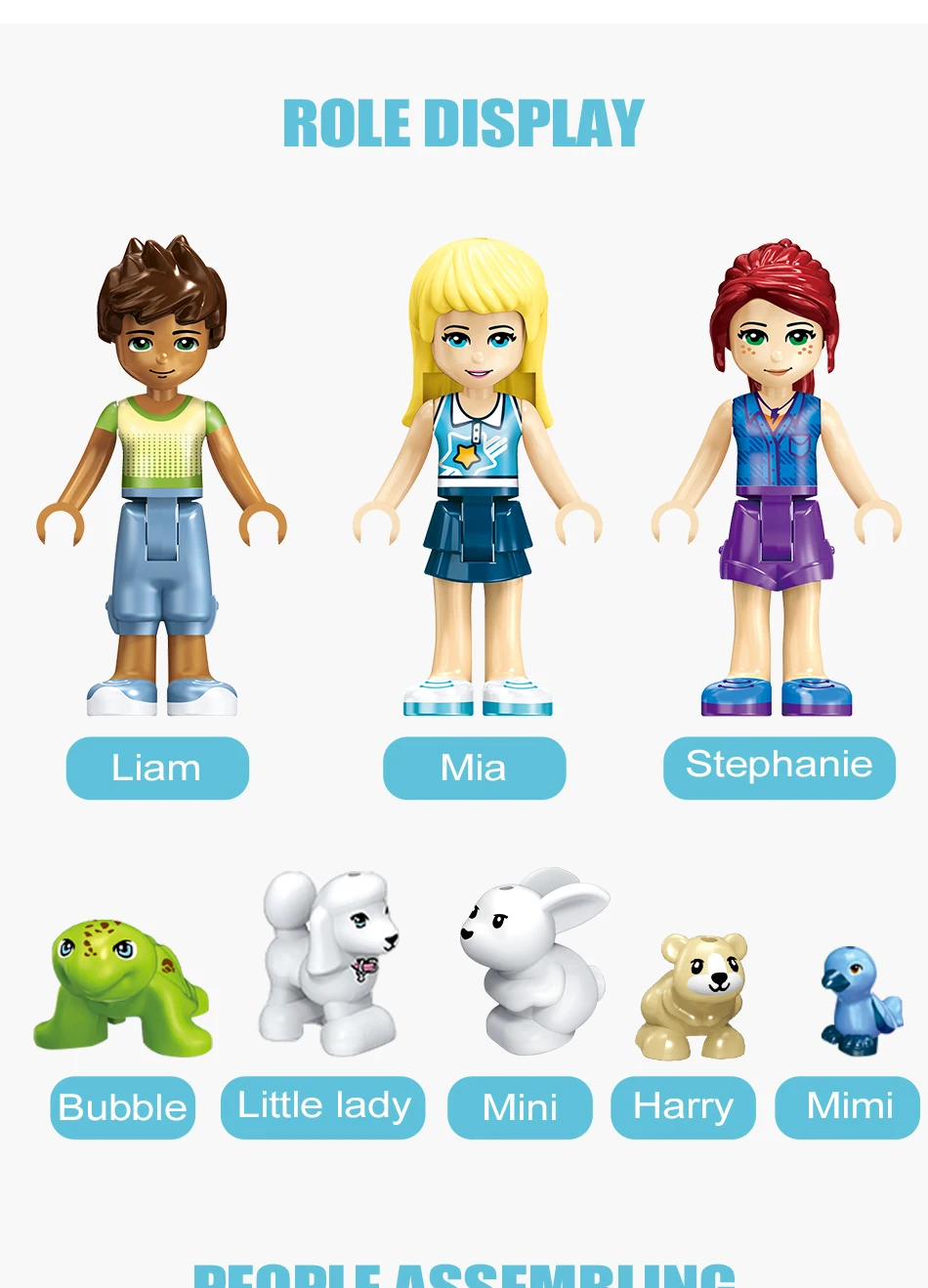Click the Harry label under the hamster
This screenshot has height=1288, width=928.
(x=683, y=1107)
